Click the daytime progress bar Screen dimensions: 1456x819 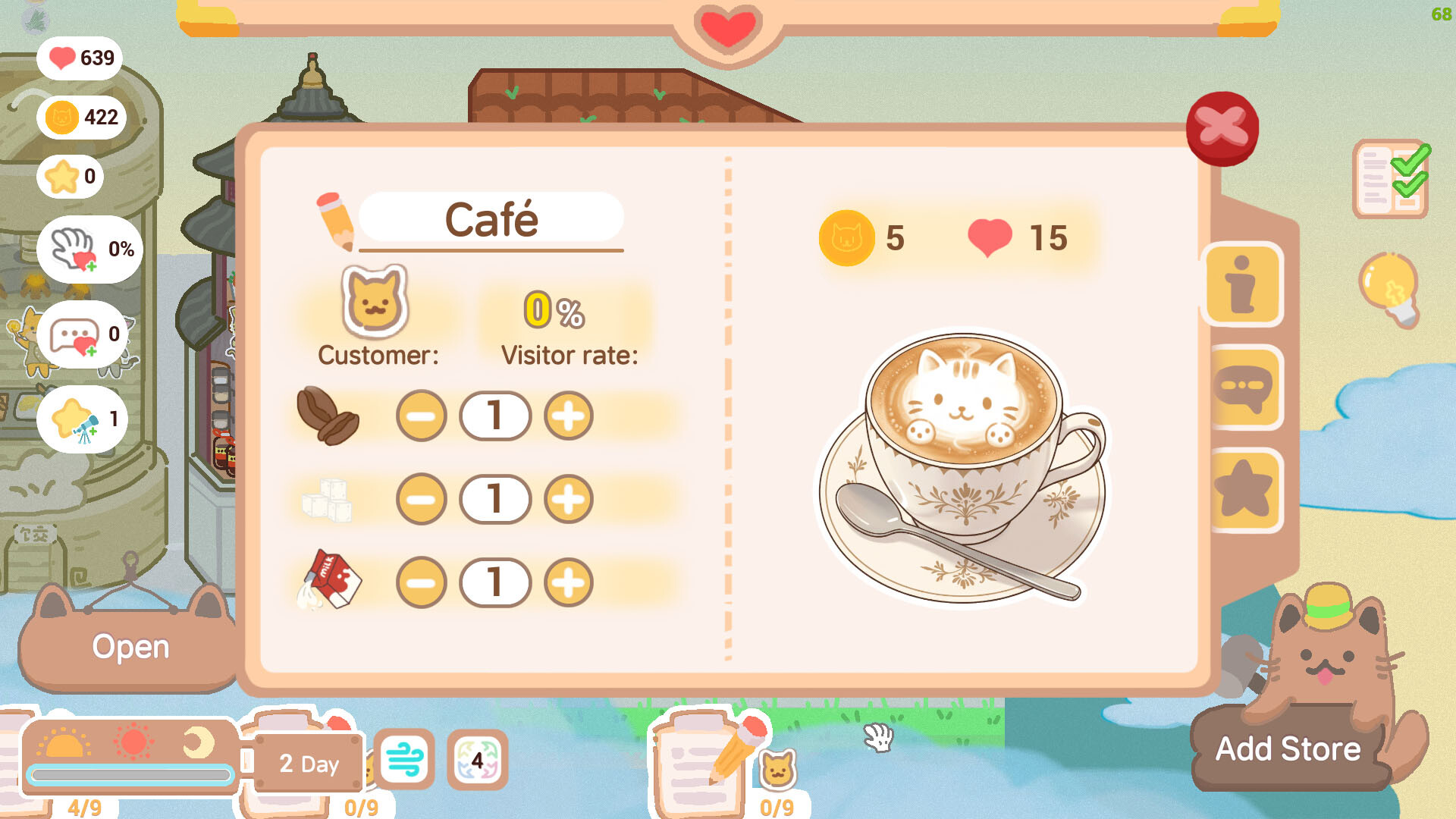(x=130, y=775)
